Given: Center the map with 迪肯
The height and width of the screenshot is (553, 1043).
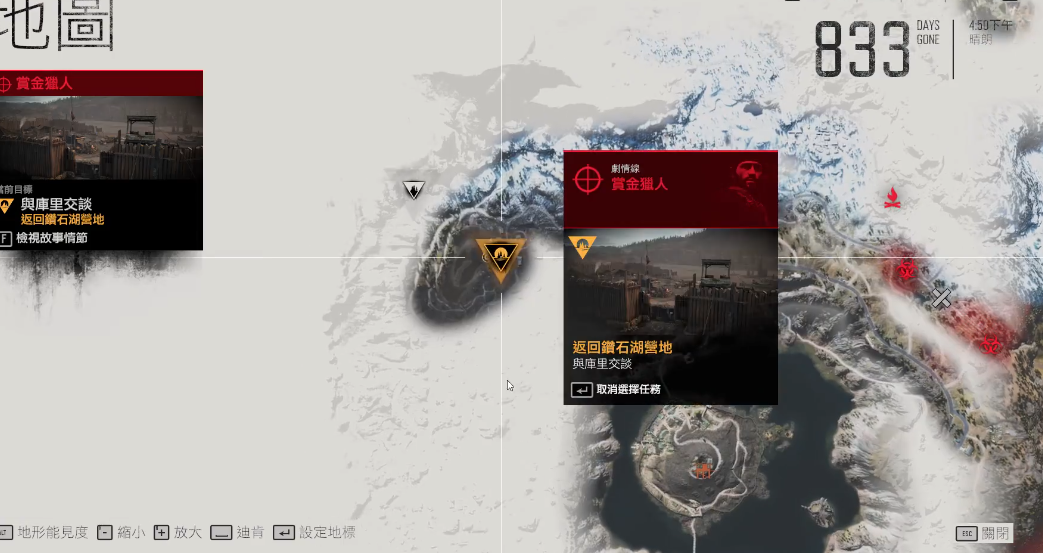Looking at the screenshot, I should pyautogui.click(x=237, y=533).
